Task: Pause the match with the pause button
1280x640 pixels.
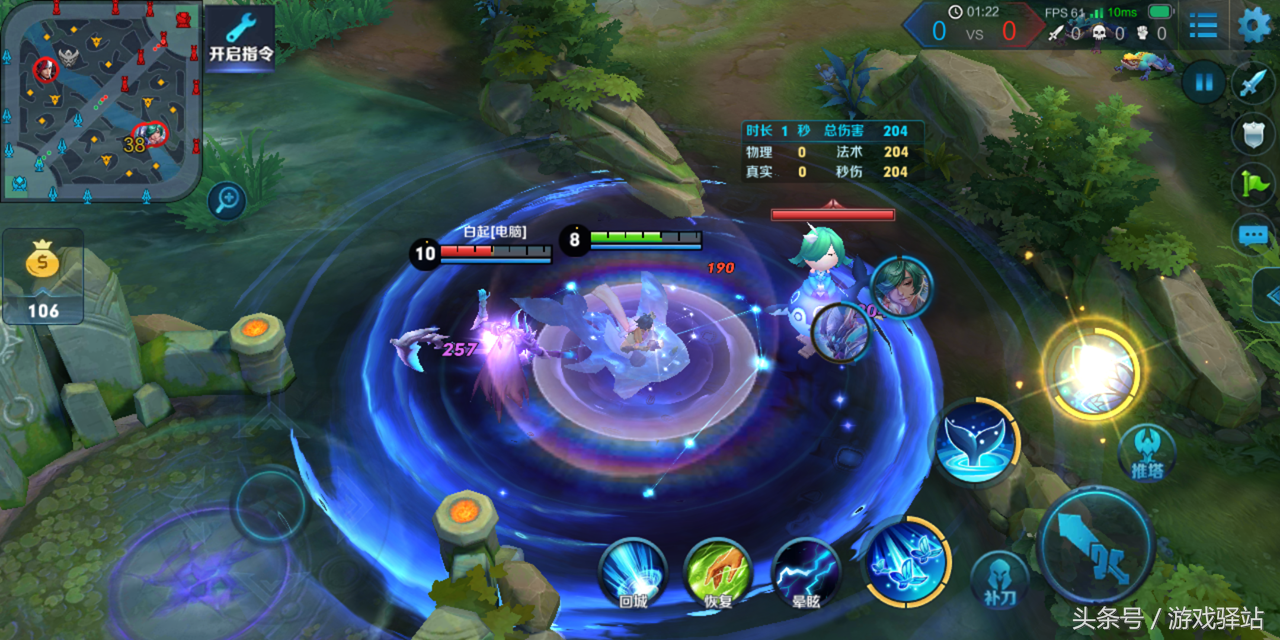Action: [1204, 82]
